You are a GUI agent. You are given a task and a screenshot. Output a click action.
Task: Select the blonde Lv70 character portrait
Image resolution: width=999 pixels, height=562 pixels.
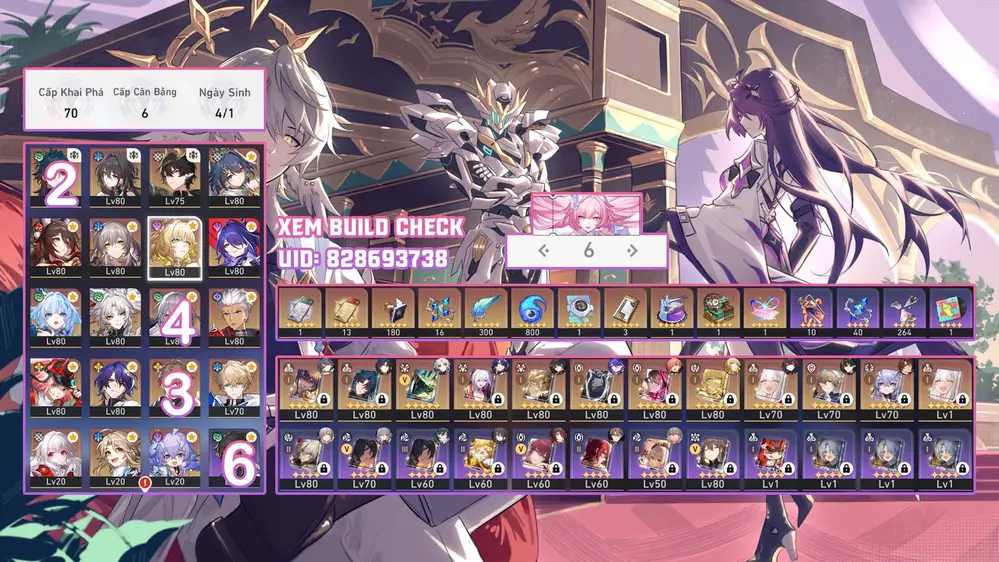click(x=234, y=387)
